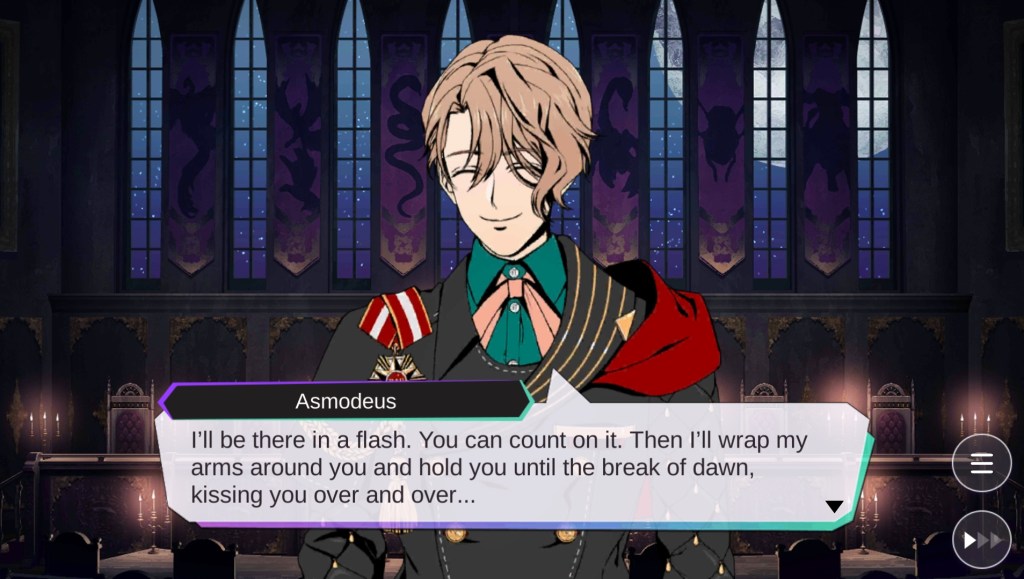Image resolution: width=1024 pixels, height=579 pixels.
Task: Skip dialogue with the fast-forward button
Action: click(981, 539)
